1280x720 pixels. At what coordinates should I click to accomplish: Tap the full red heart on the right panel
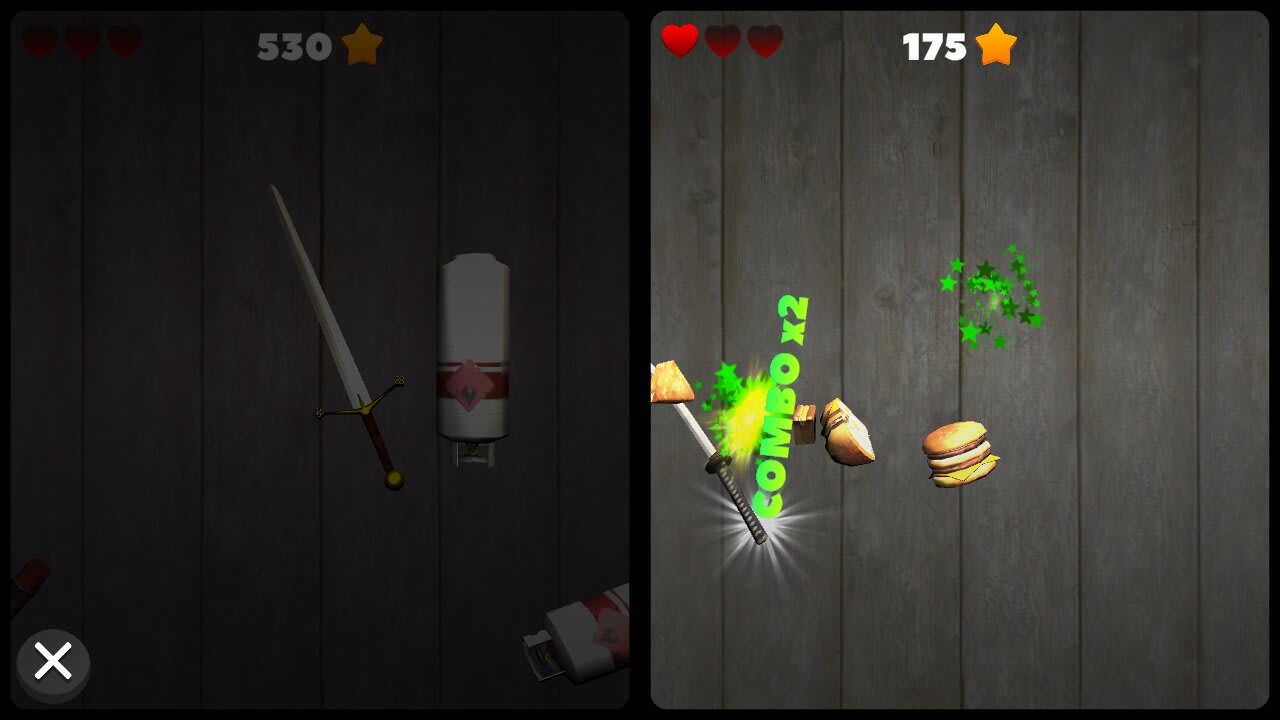680,43
